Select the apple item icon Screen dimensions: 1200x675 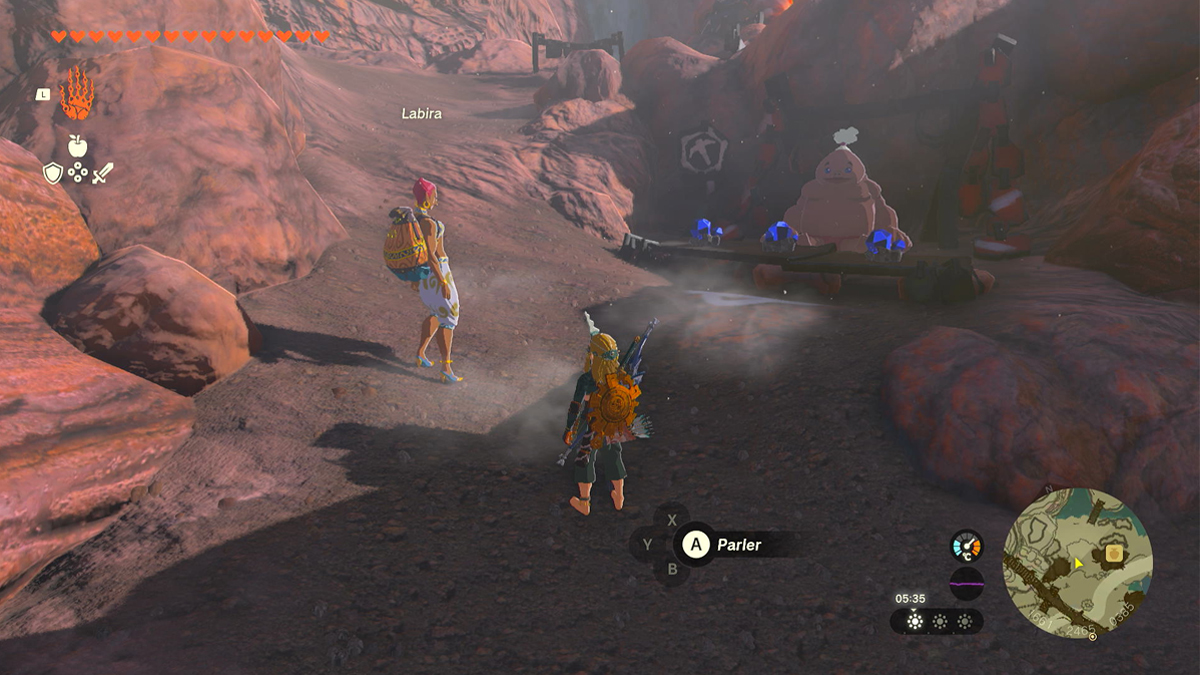pos(77,146)
